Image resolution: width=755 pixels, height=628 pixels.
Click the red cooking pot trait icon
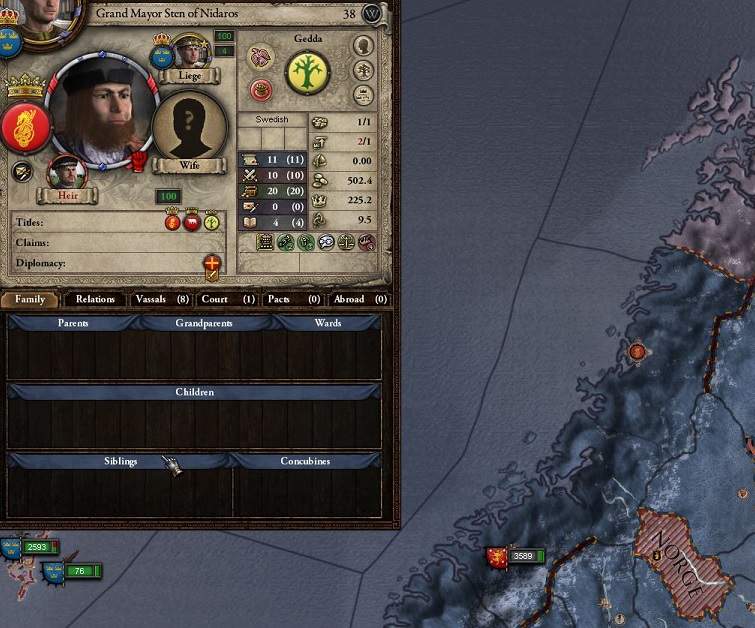pyautogui.click(x=261, y=89)
